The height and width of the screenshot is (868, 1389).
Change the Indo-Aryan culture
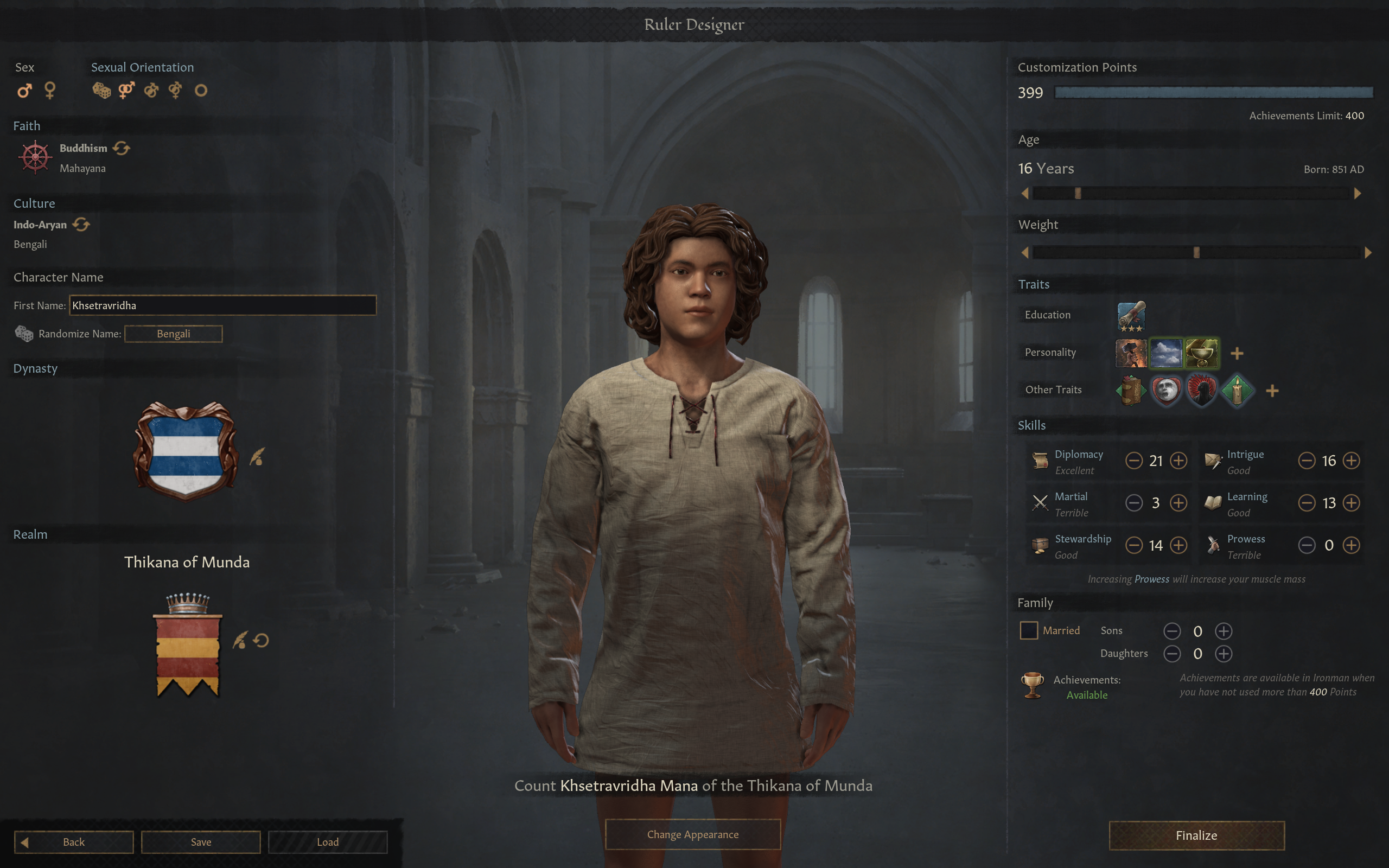pyautogui.click(x=81, y=225)
